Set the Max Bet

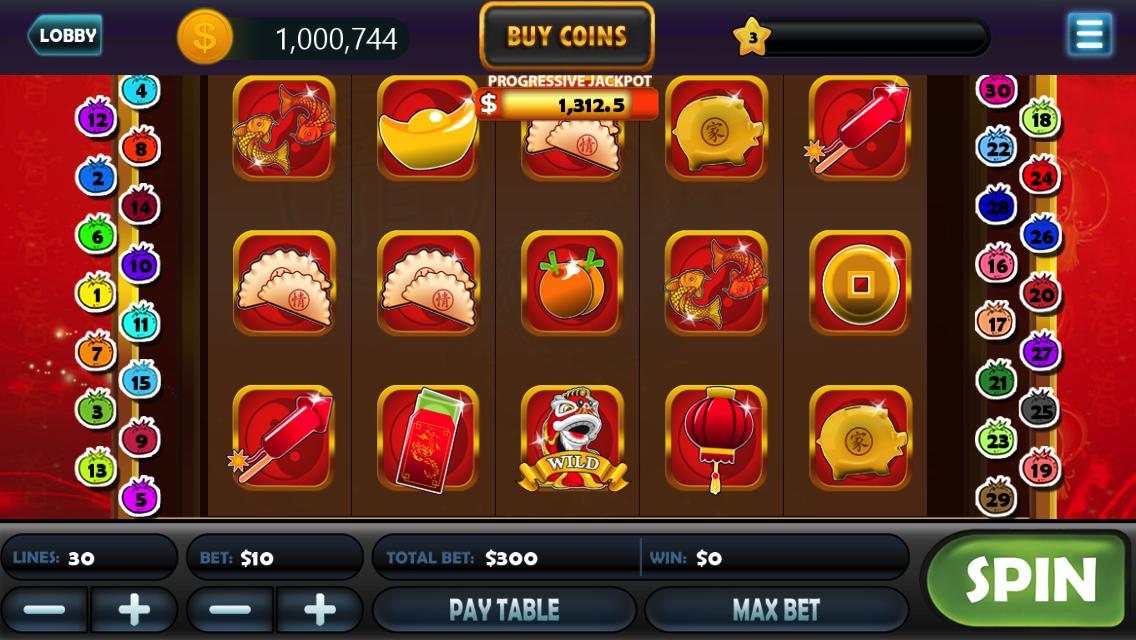click(776, 609)
